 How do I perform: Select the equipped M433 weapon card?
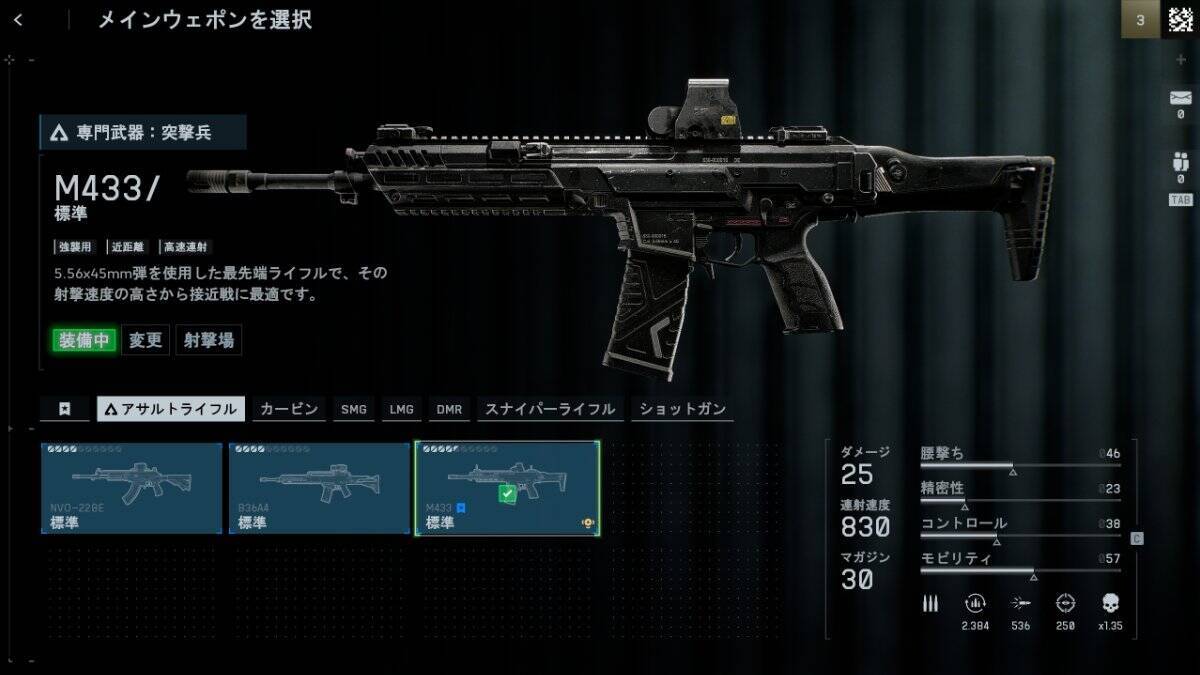coord(507,488)
